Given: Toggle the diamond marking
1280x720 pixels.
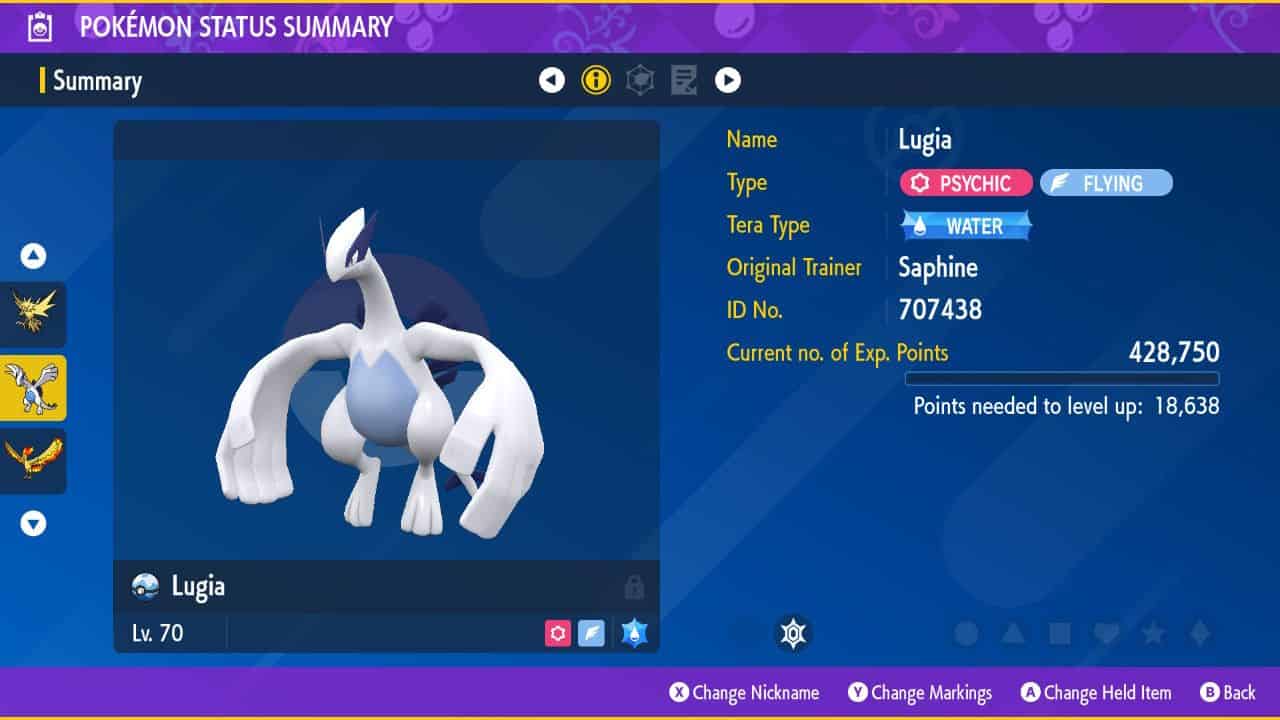Looking at the screenshot, I should pos(1199,633).
